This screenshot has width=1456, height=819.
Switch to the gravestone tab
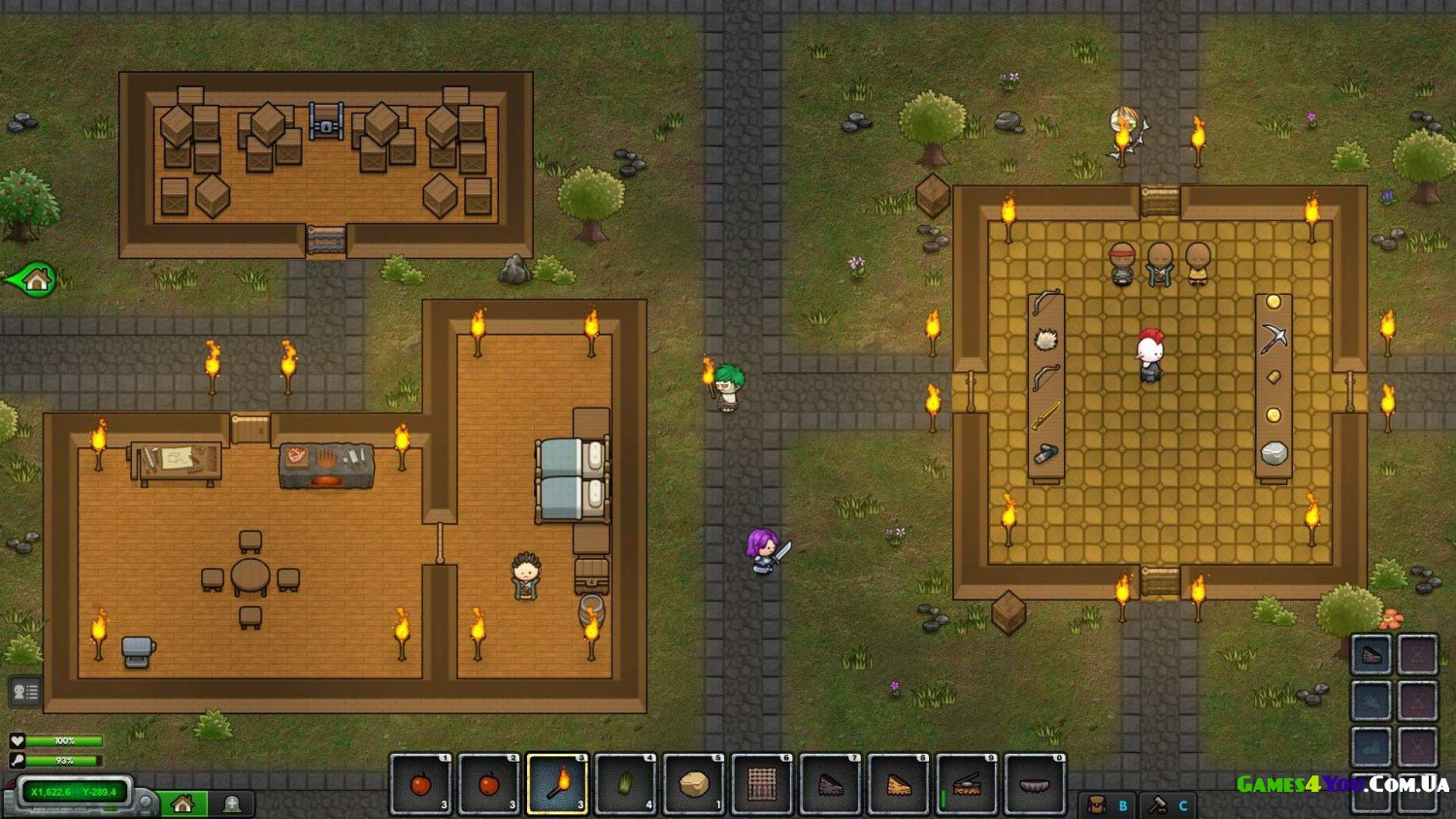coord(232,803)
